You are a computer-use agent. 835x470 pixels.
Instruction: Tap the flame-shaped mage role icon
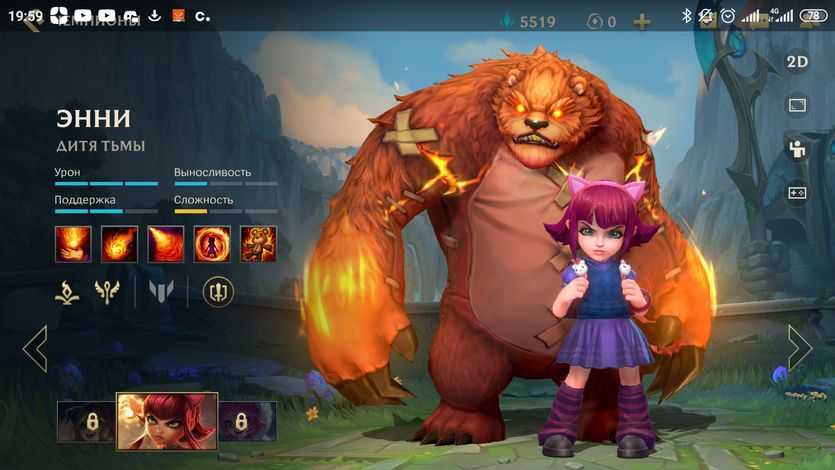68,292
